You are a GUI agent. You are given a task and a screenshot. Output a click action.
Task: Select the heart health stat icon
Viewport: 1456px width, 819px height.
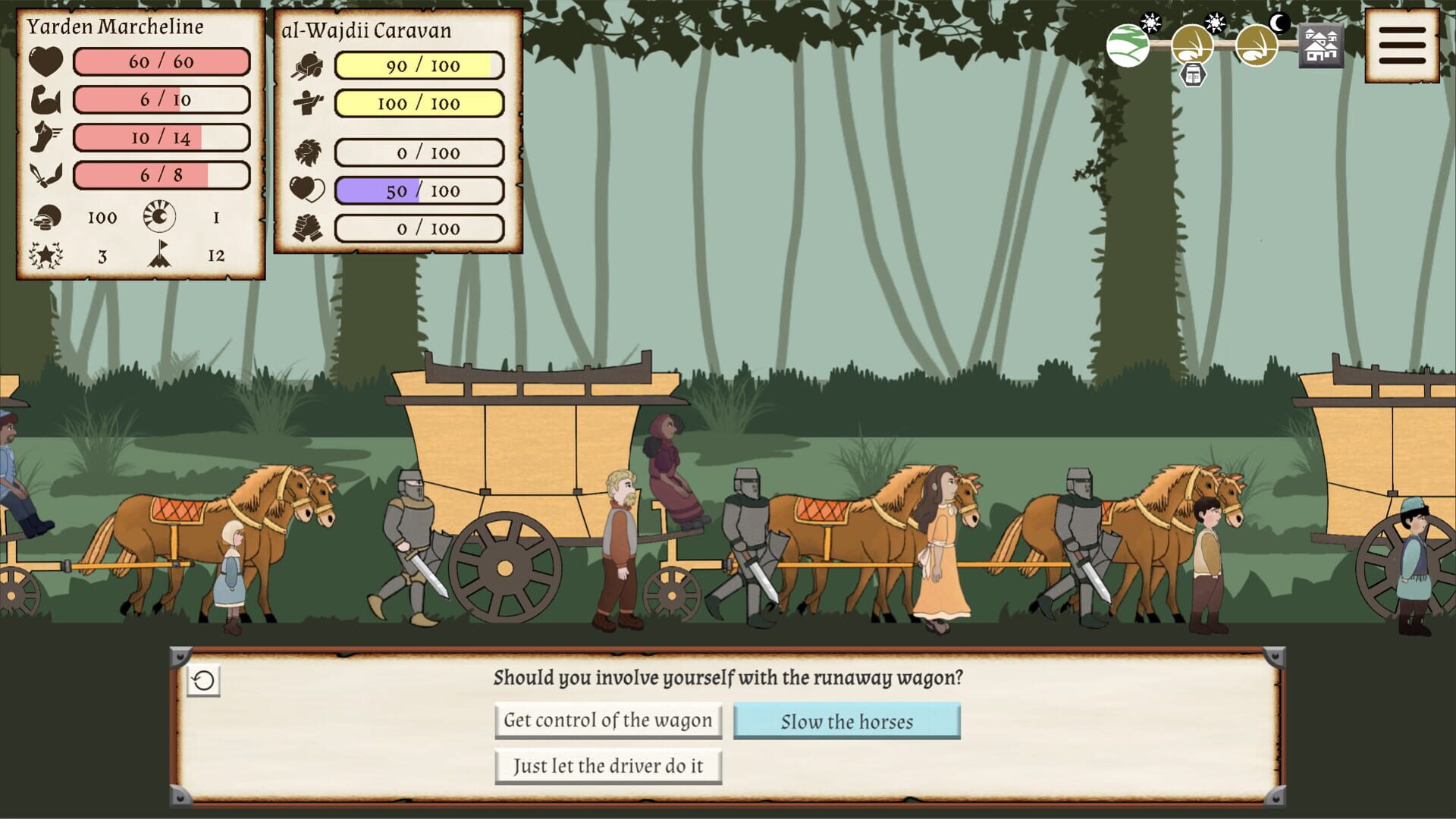click(45, 61)
